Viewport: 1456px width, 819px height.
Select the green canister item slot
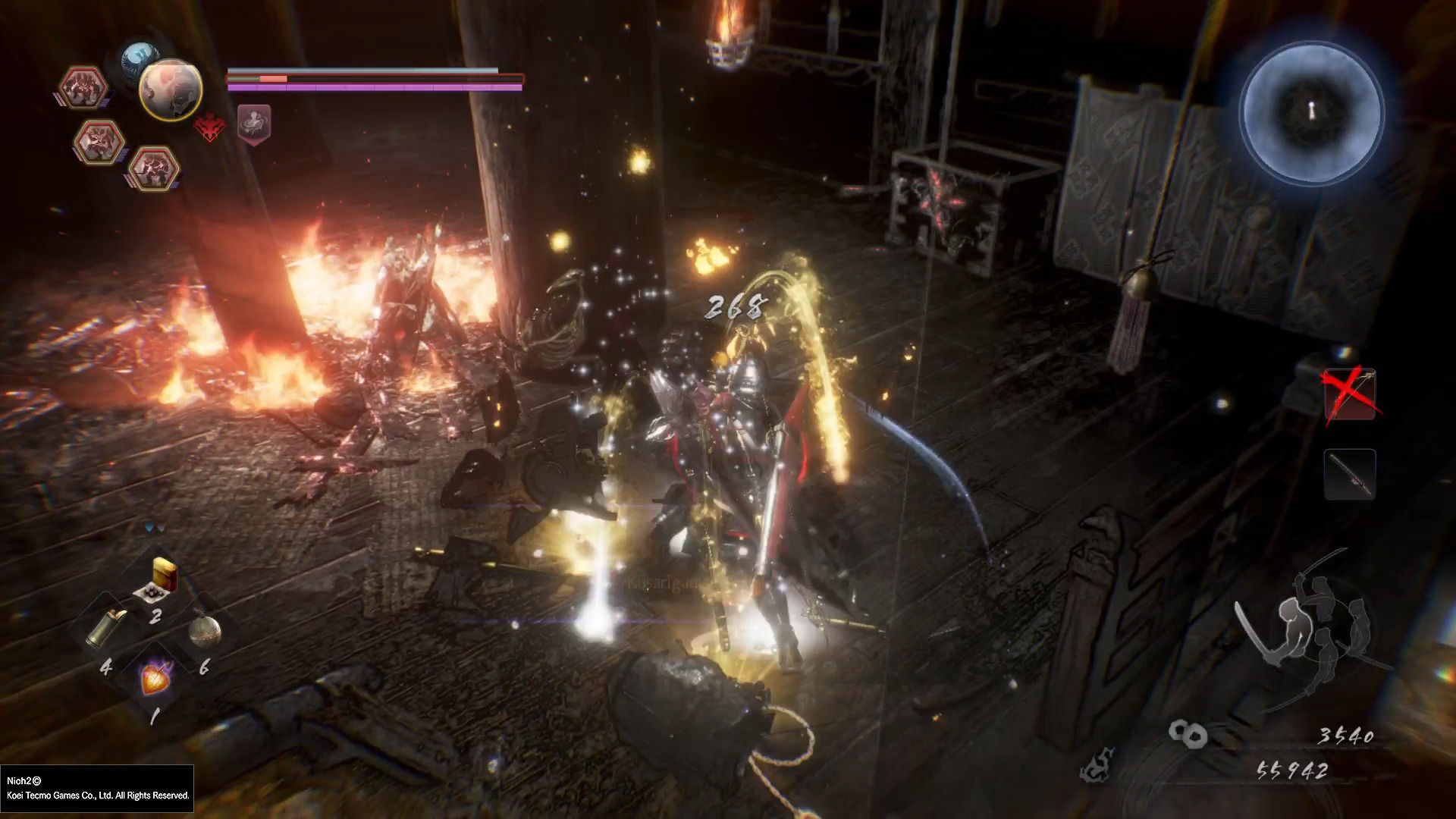(x=108, y=627)
